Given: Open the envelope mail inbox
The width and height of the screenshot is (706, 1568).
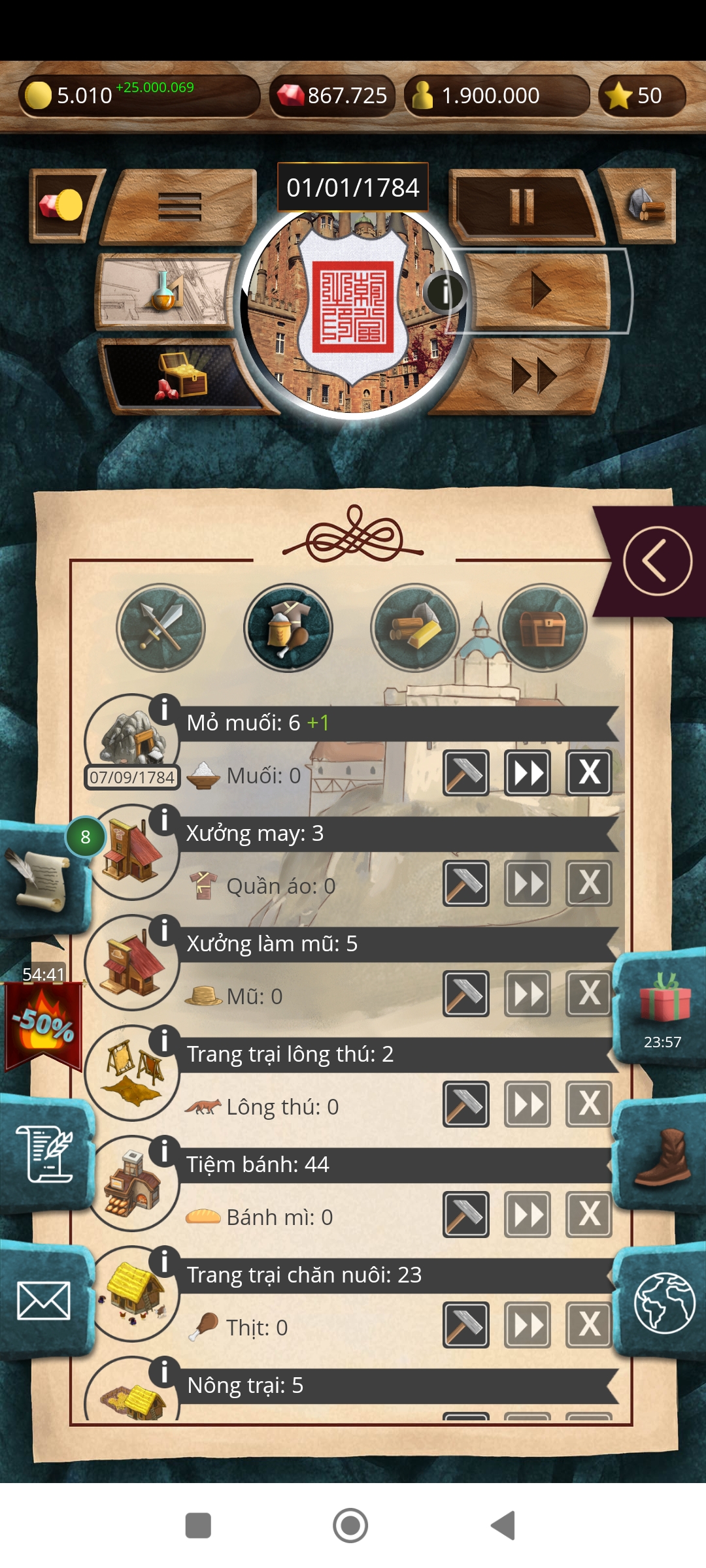Looking at the screenshot, I should [44, 1301].
